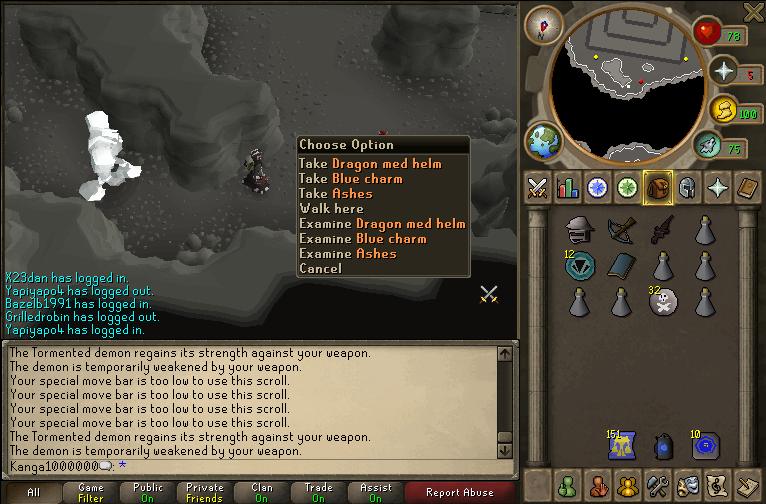Switch to the Stats tab

click(x=568, y=187)
